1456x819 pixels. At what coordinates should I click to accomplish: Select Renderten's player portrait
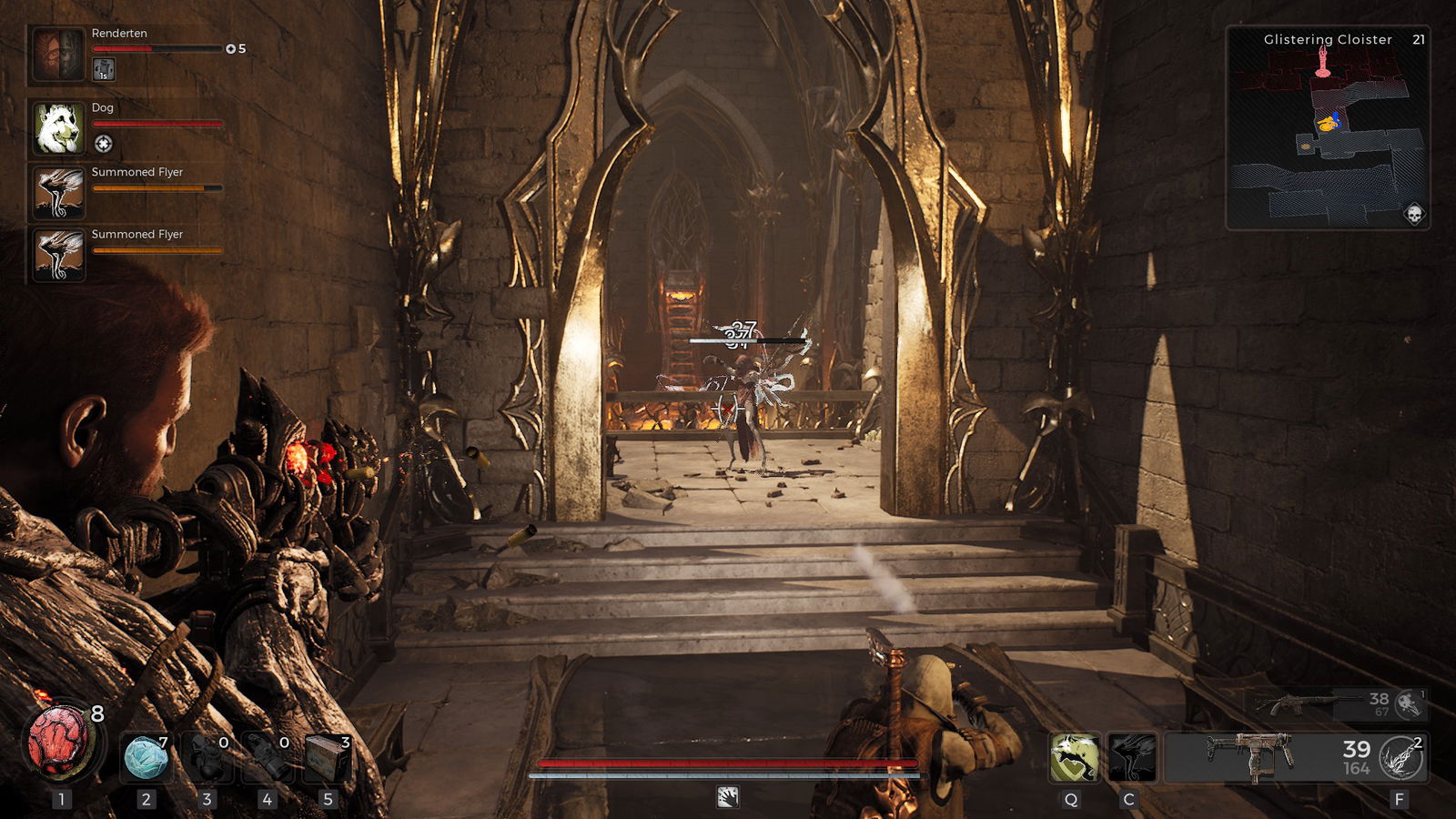click(x=59, y=55)
